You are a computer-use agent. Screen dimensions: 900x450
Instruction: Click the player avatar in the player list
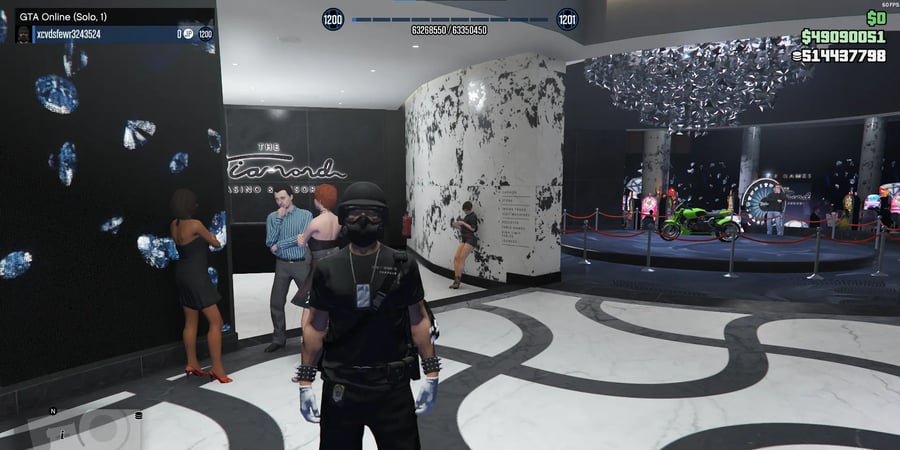point(25,34)
